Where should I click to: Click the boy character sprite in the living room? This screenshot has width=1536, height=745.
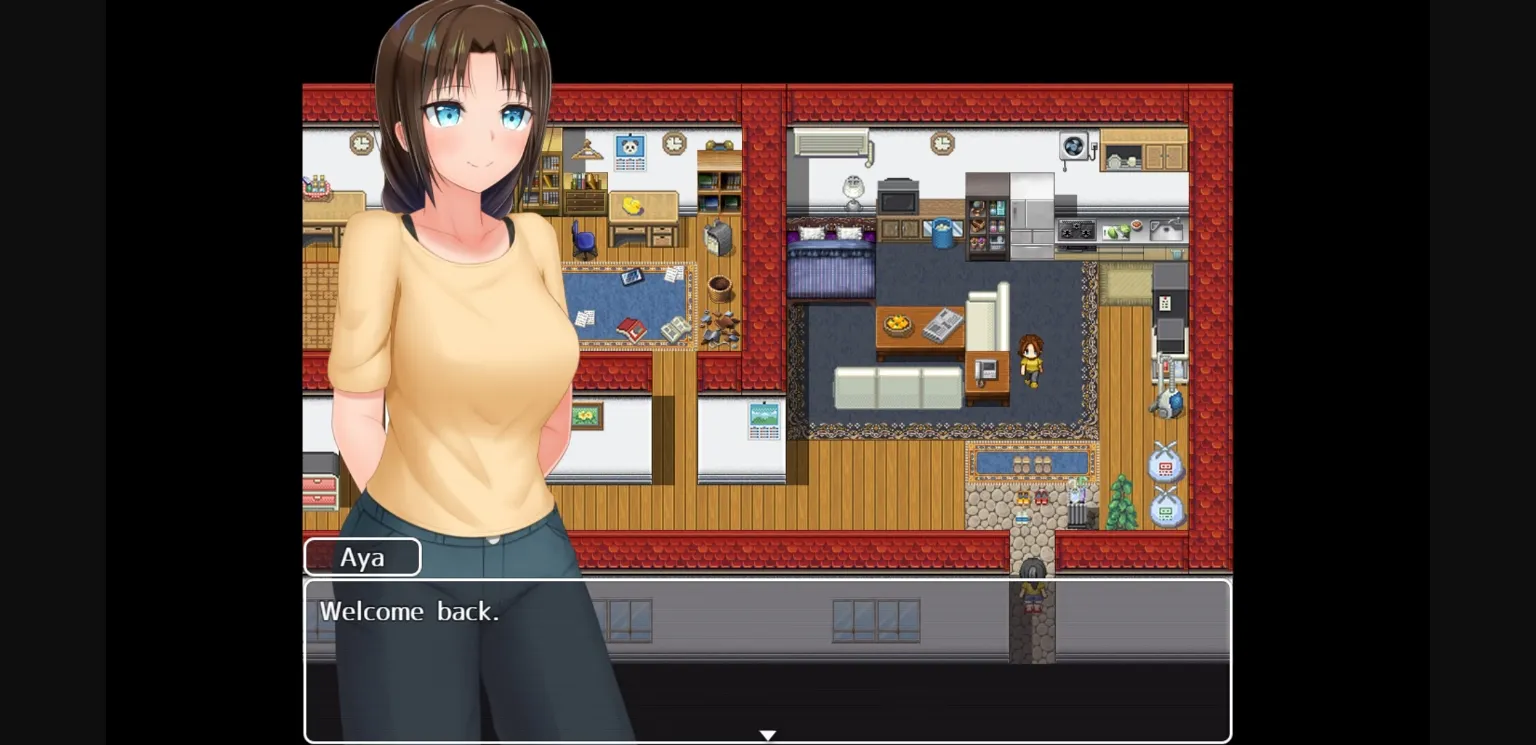(1032, 361)
